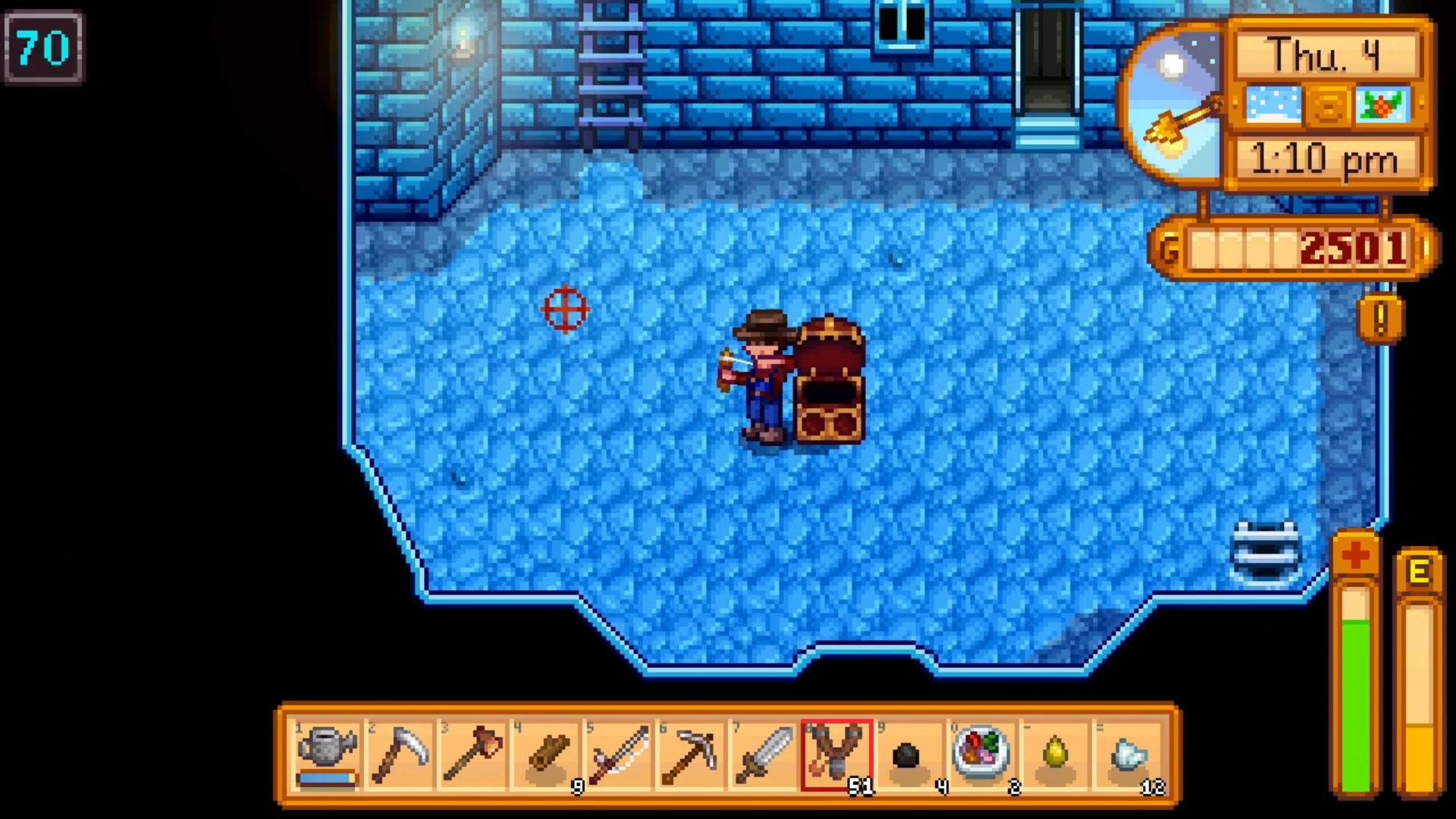Open the treasure chest beside the player

coord(830,379)
